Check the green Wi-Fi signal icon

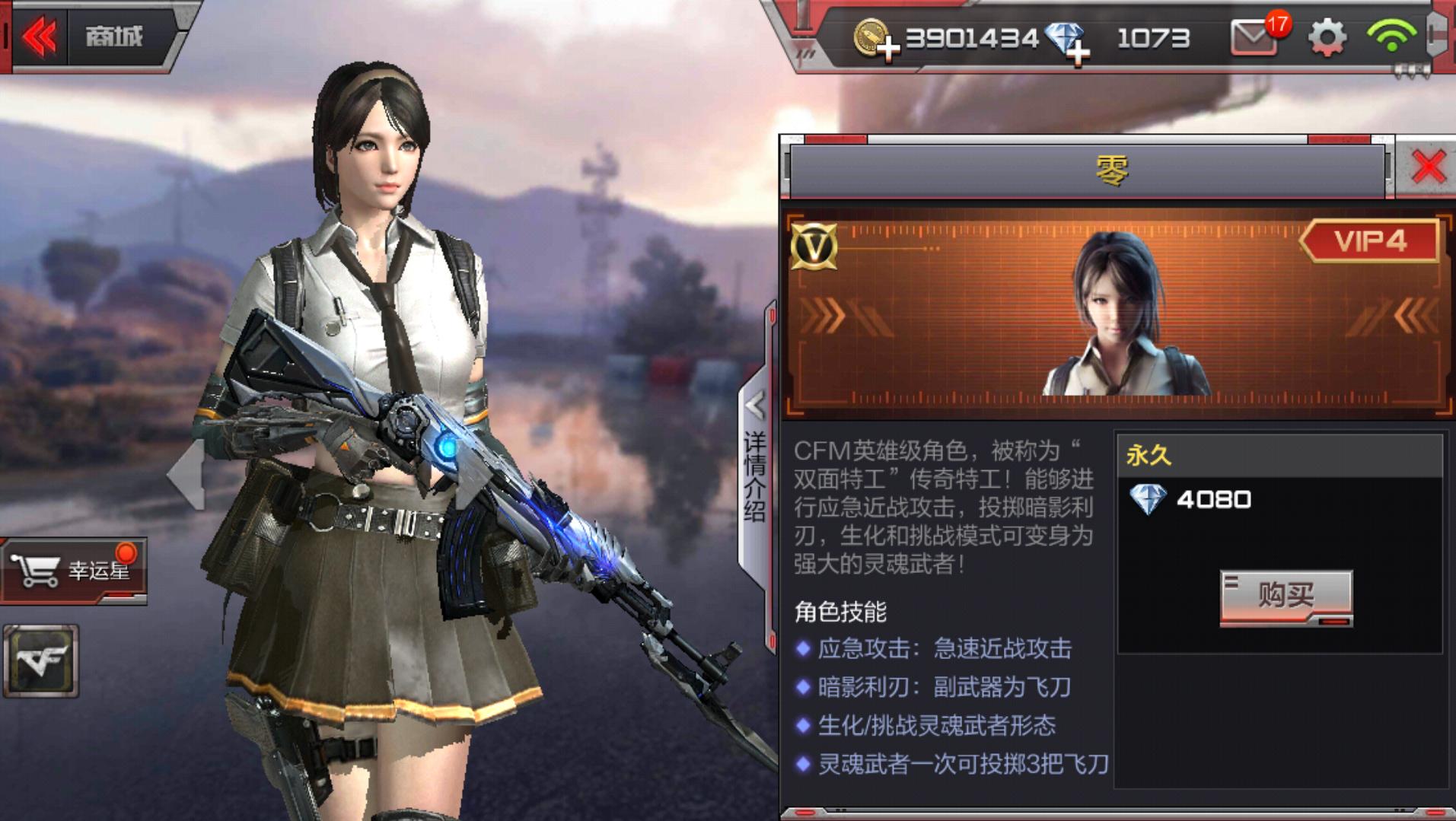1391,37
